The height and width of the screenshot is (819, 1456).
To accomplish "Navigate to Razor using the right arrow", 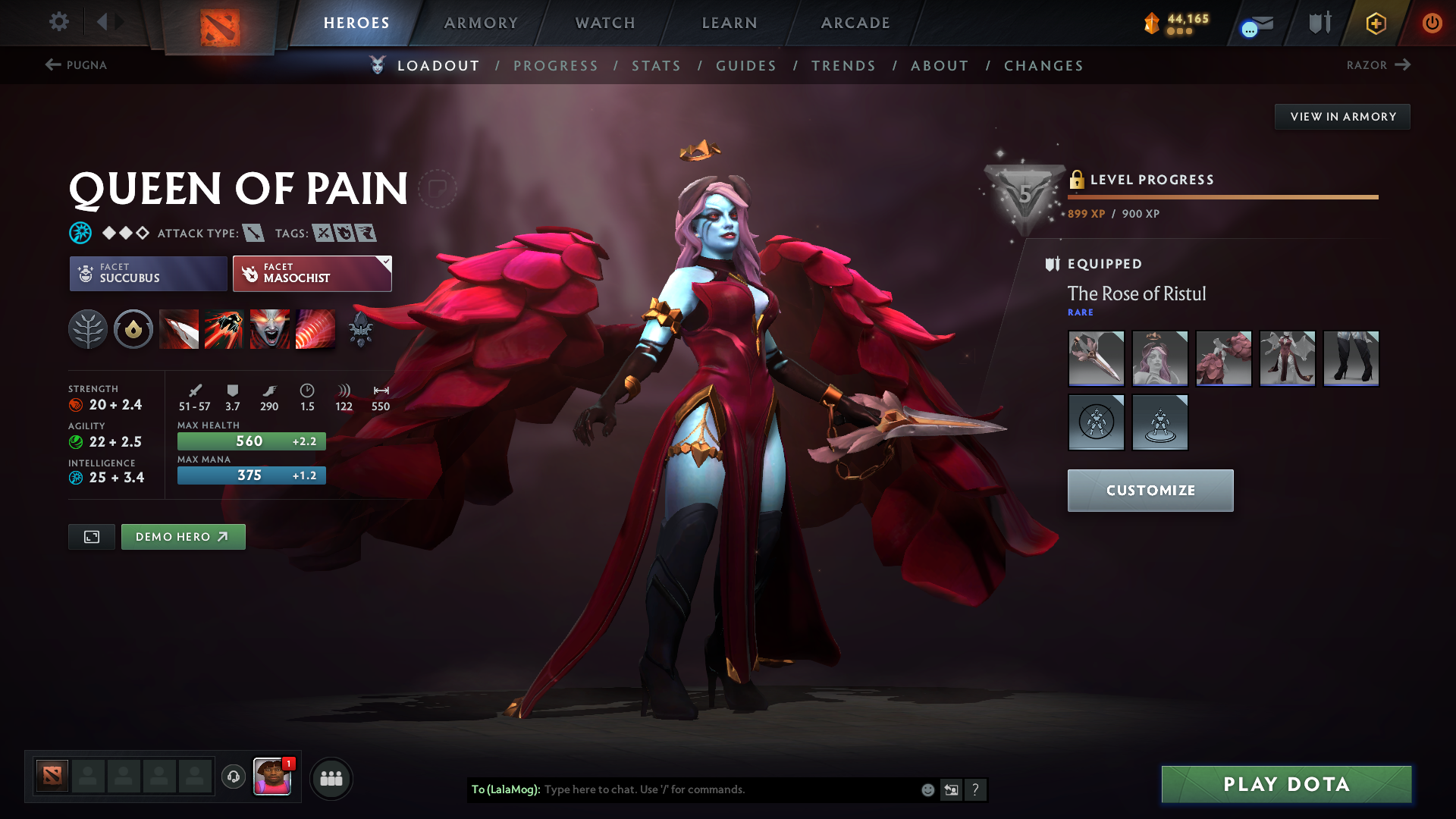I will pyautogui.click(x=1404, y=65).
